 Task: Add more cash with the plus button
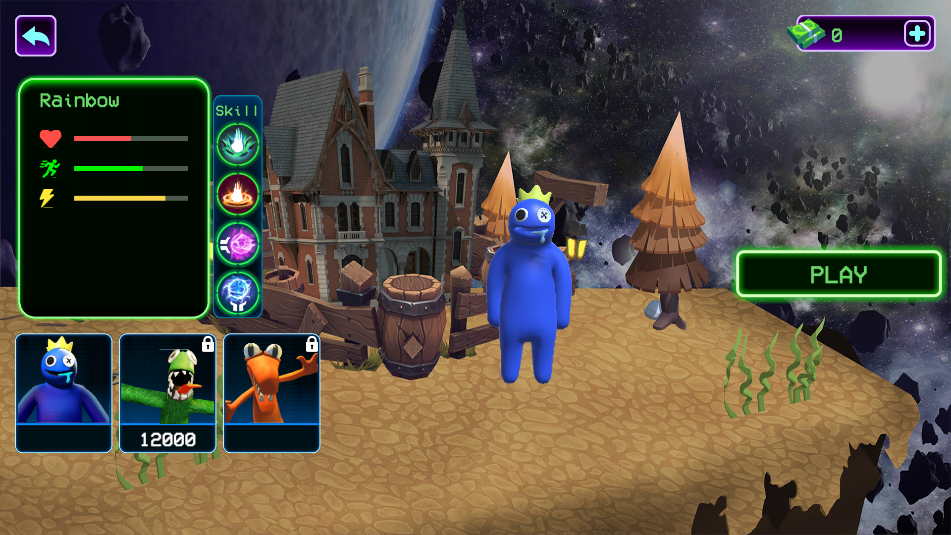pyautogui.click(x=917, y=33)
